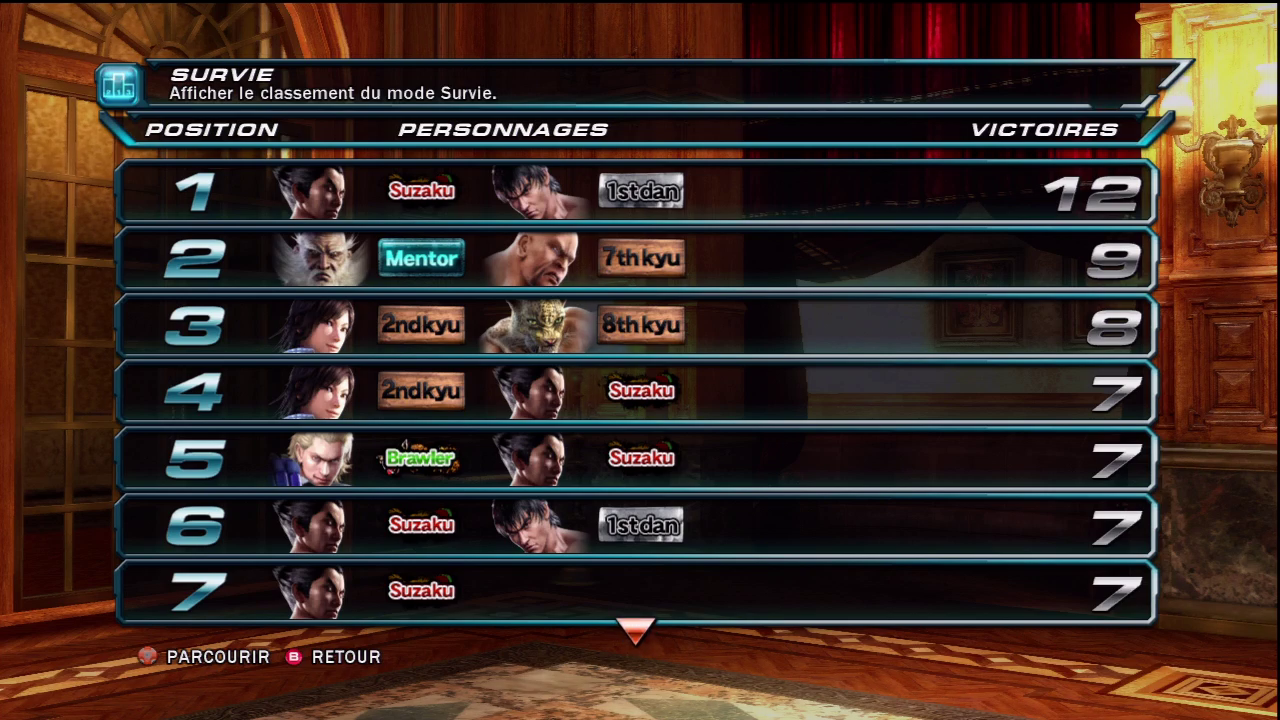Viewport: 1280px width, 720px height.
Task: Select the first place row with 12 wins
Action: pyautogui.click(x=636, y=191)
